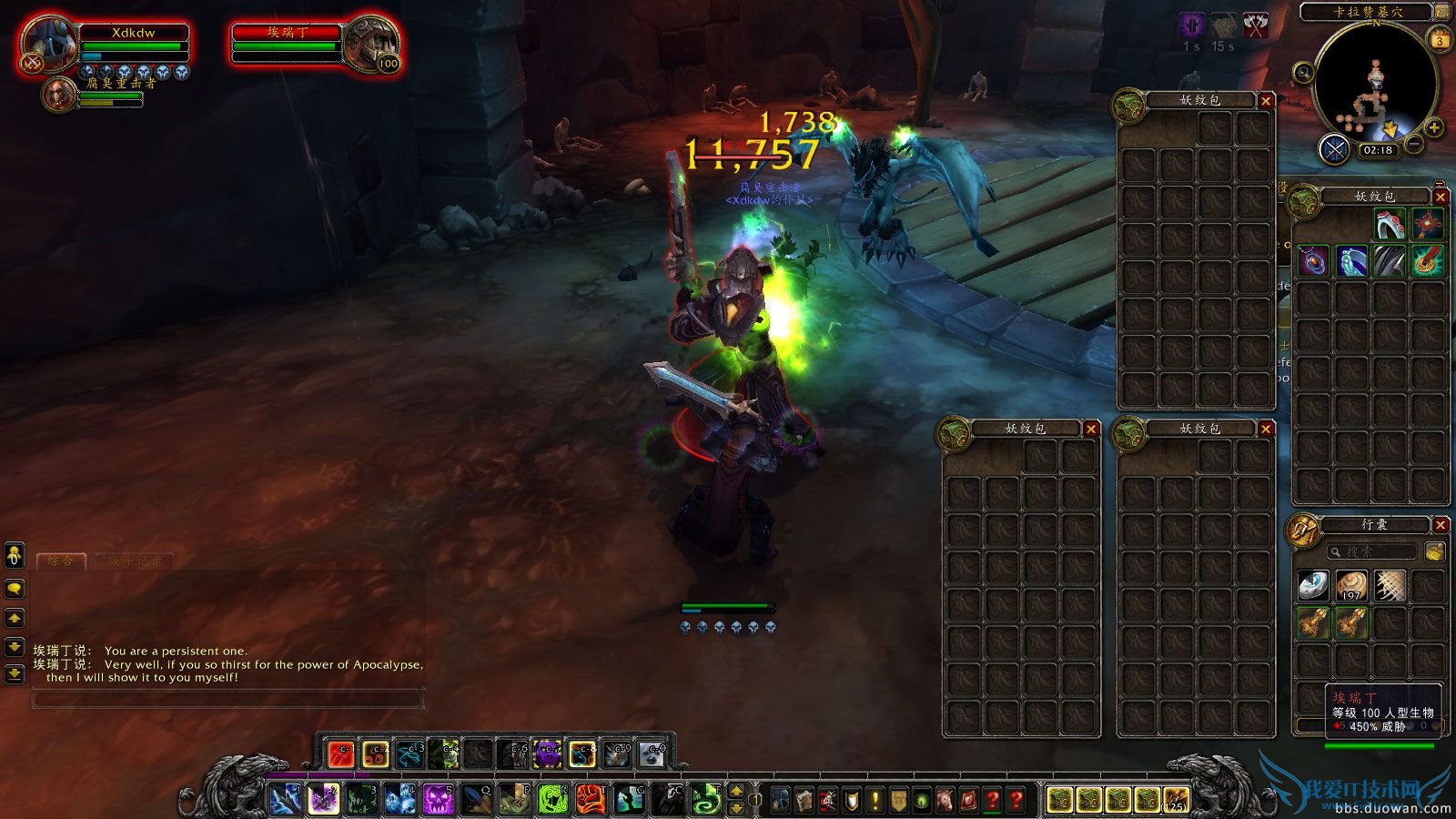Close the 行囊 backpack window

[1440, 525]
